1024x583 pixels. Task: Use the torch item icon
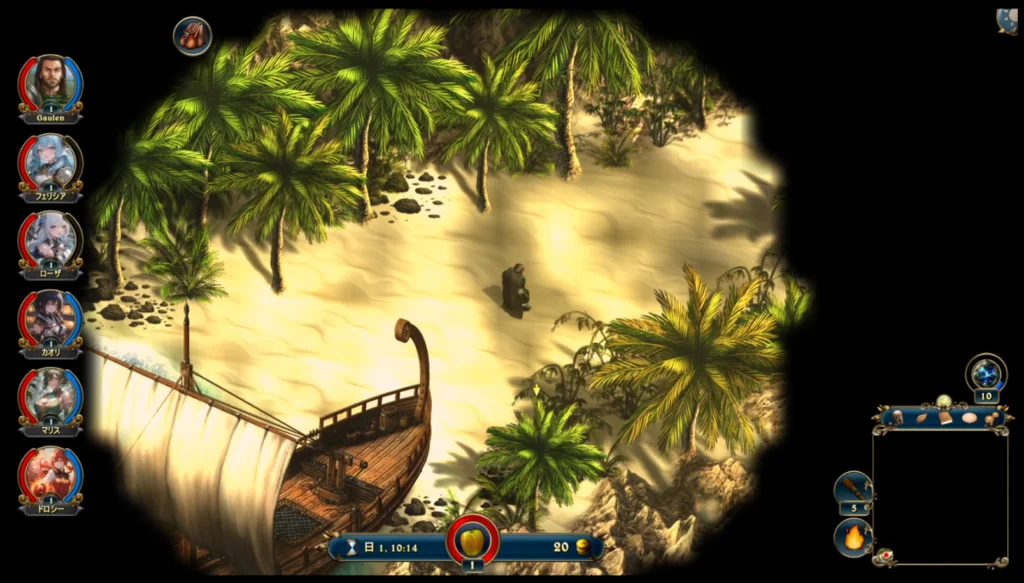tap(852, 488)
